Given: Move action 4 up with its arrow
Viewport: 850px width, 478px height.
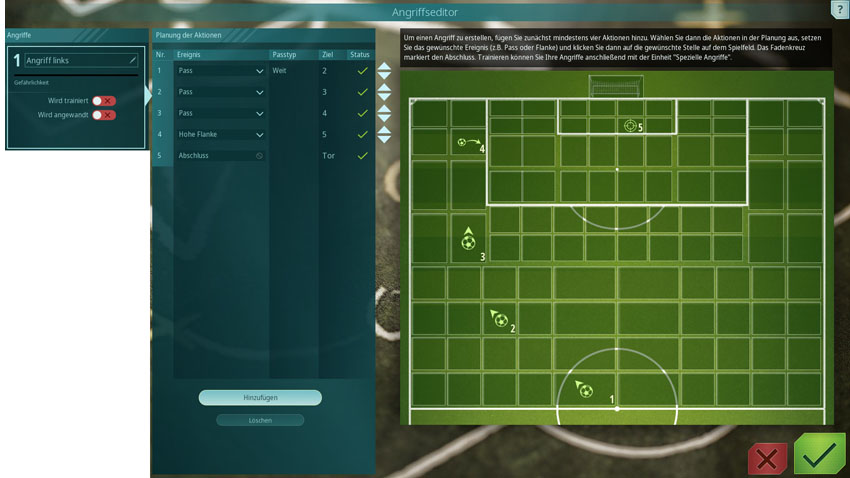Looking at the screenshot, I should click(384, 128).
